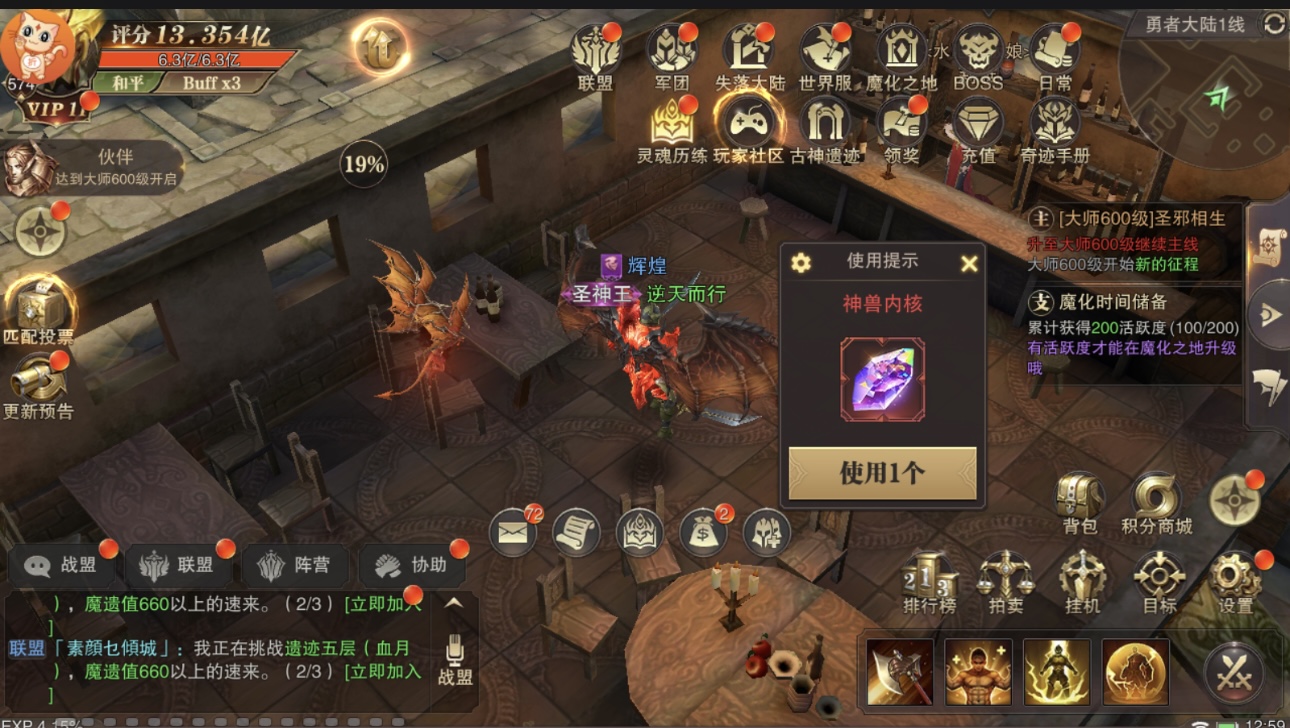
Task: Open the BOSS menu
Action: point(977,56)
